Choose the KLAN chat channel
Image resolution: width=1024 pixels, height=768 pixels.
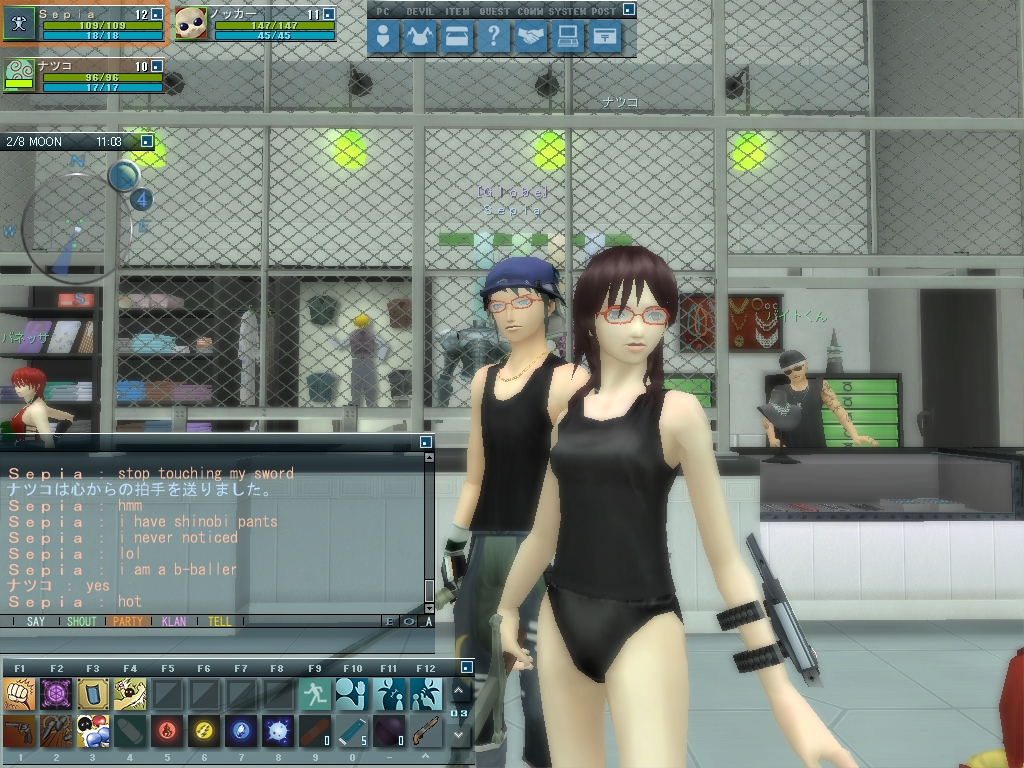[x=174, y=621]
